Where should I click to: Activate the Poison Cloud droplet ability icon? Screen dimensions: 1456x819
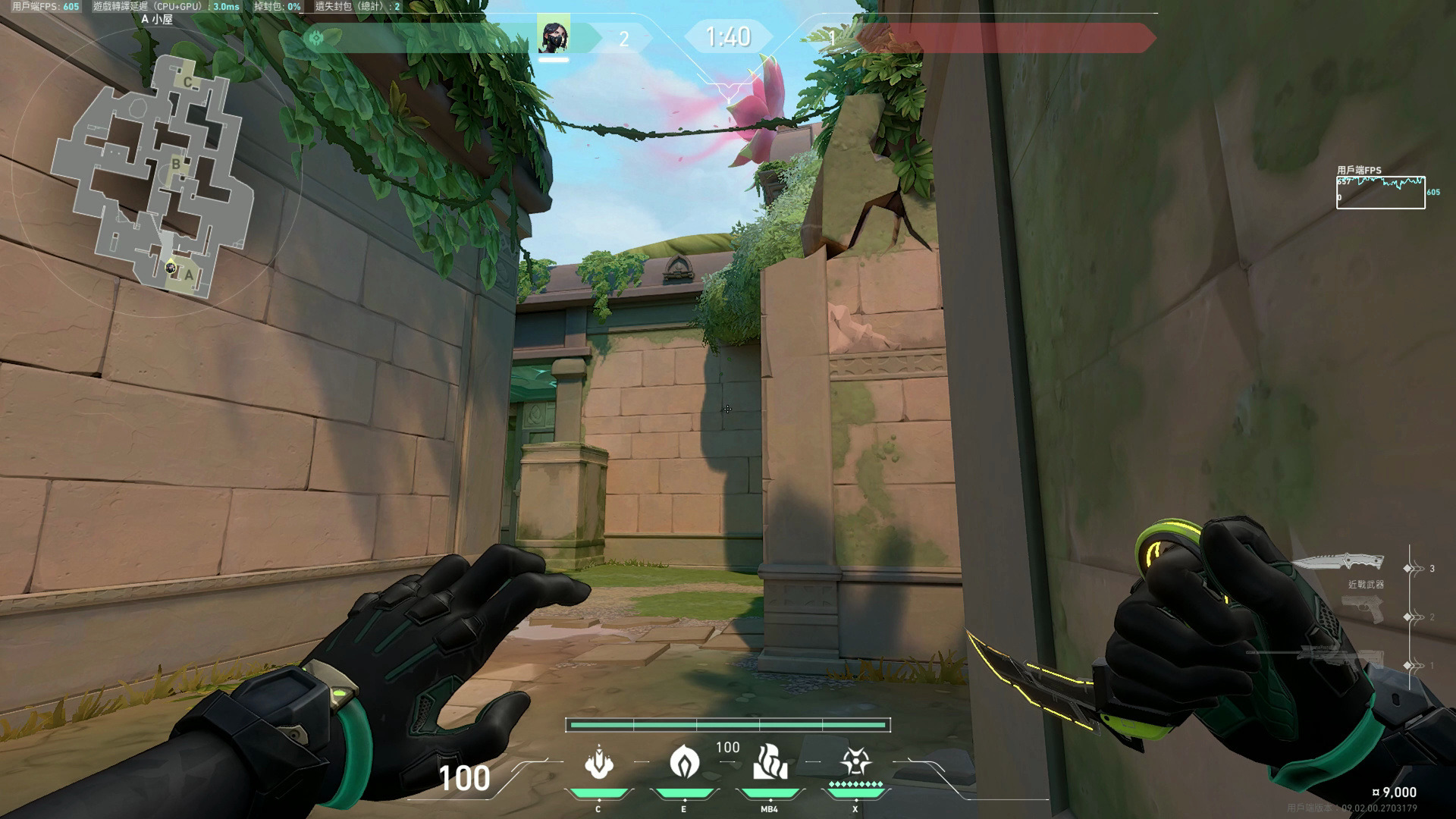684,762
